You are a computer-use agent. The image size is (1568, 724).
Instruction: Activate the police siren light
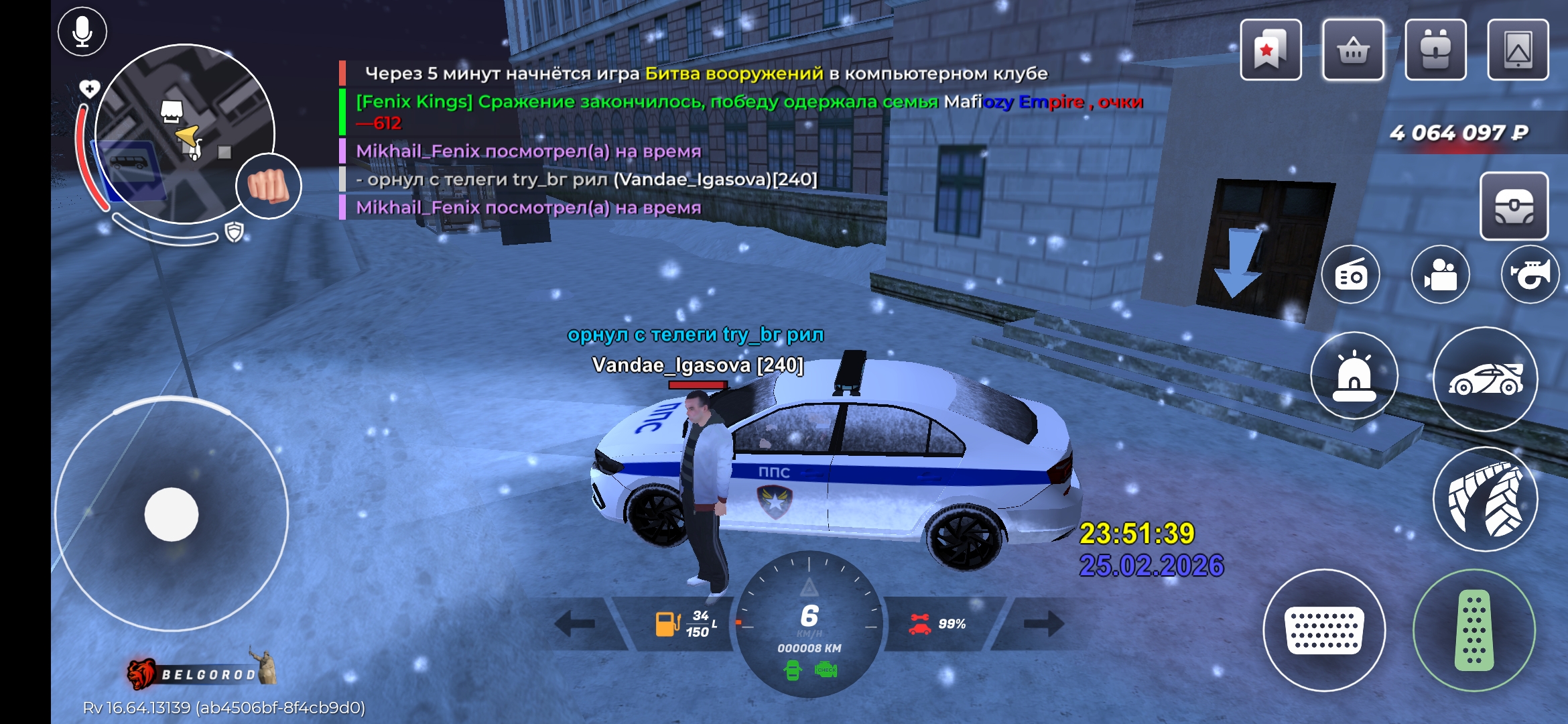coord(1354,376)
